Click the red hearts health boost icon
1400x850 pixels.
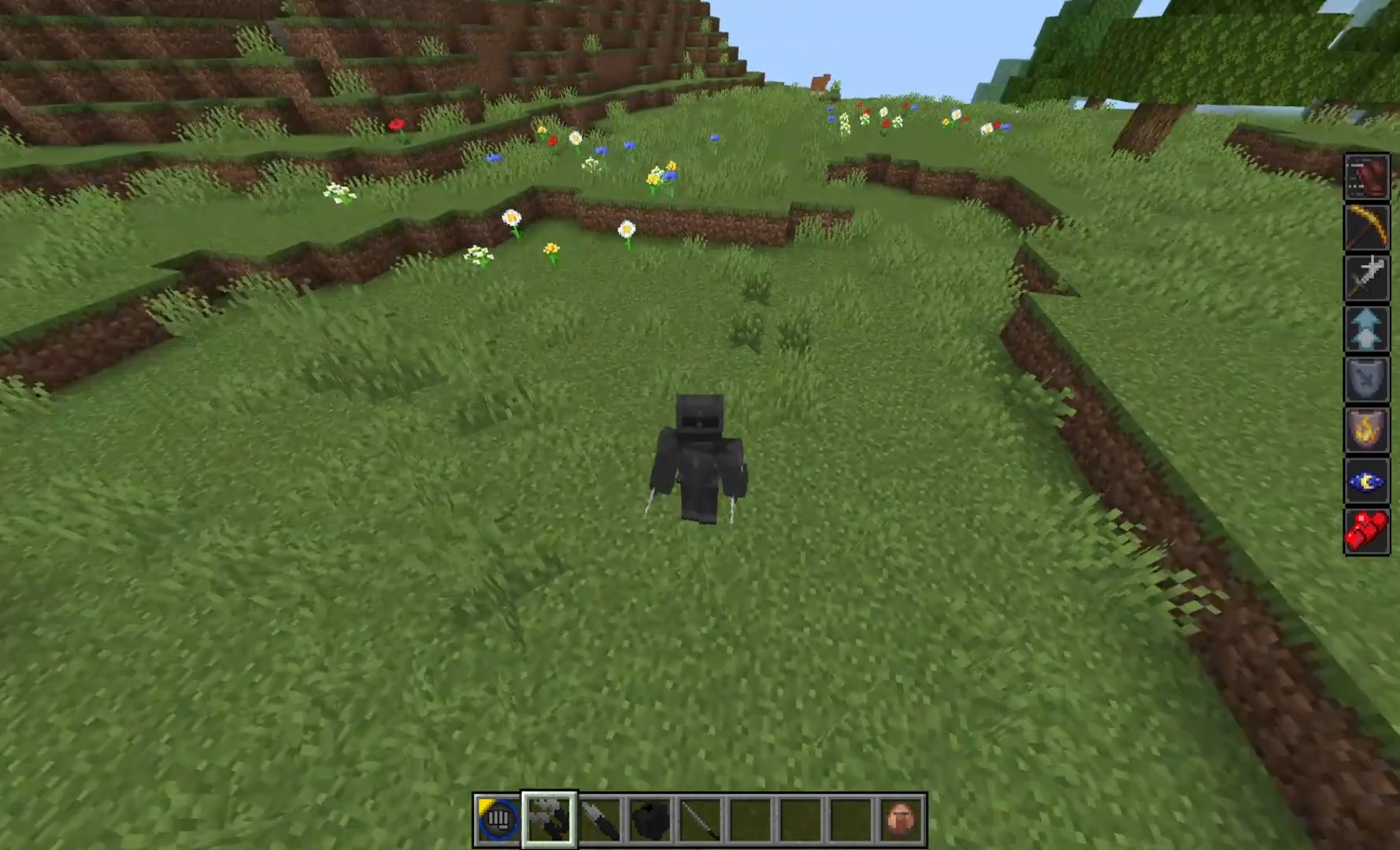click(x=1366, y=531)
